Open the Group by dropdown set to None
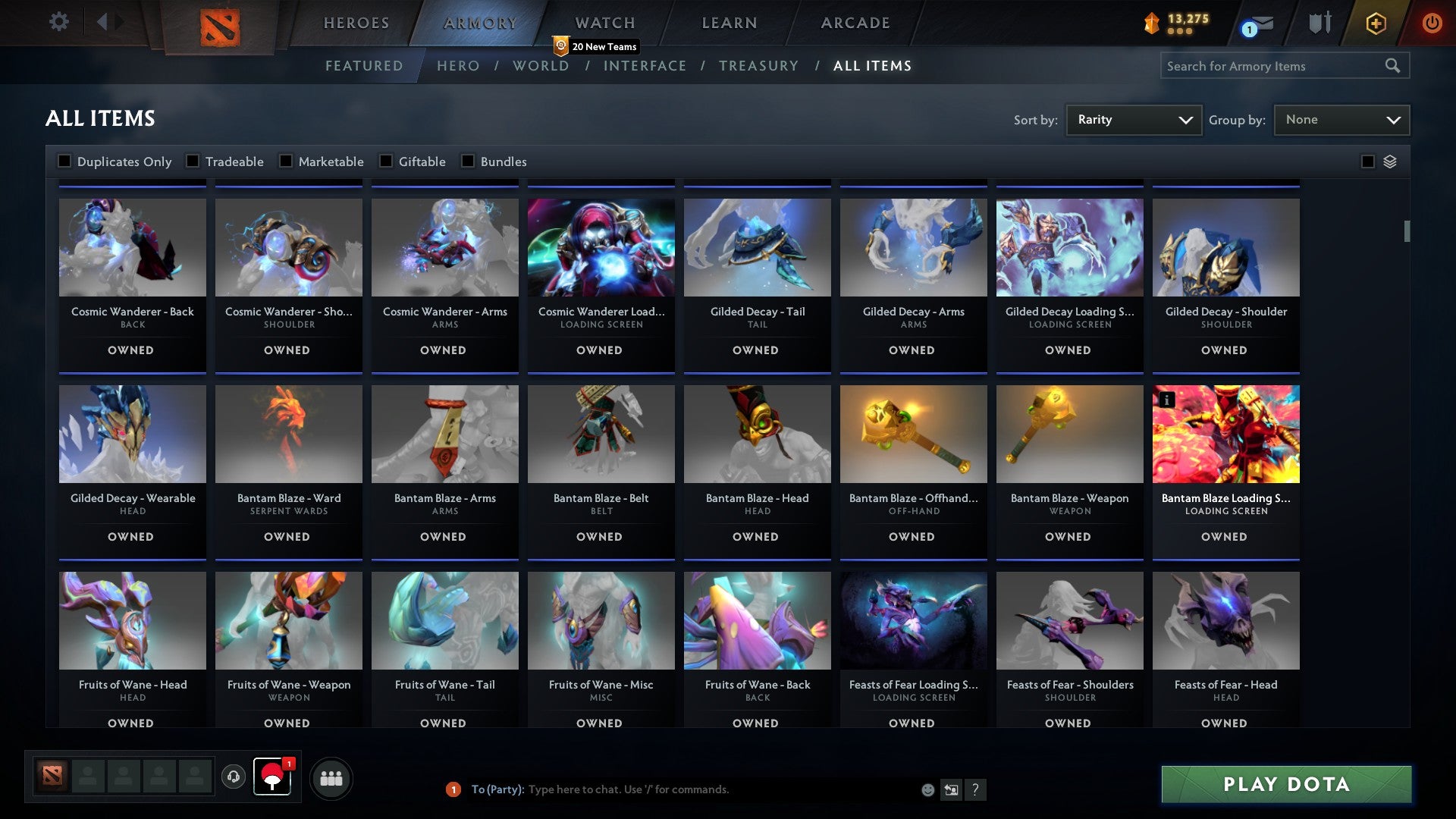Screen dimensions: 1456x819 pyautogui.click(x=1341, y=119)
